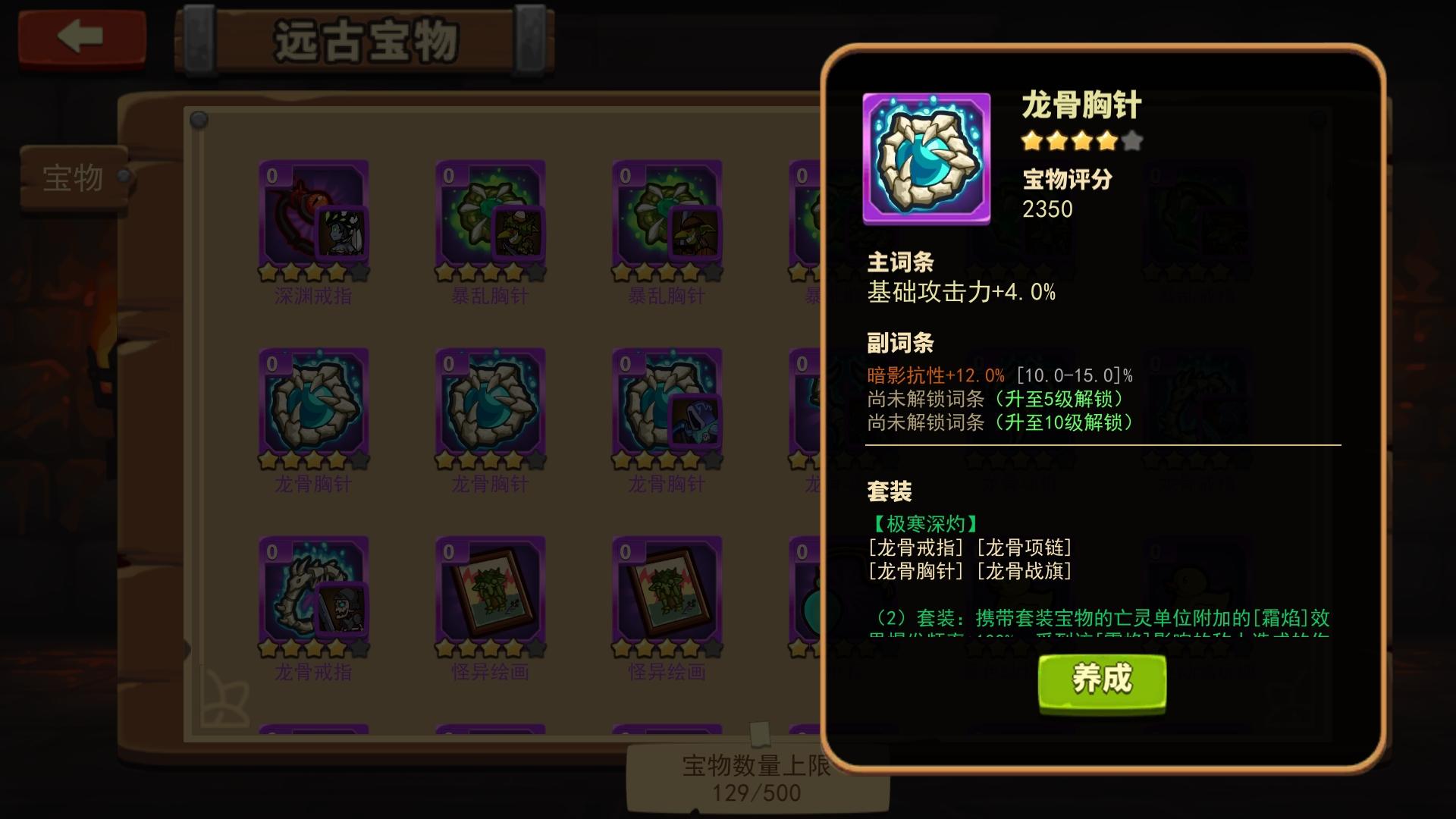
Task: Toggle the fifth star on 龙骨胸针 rating
Action: pos(1133,141)
